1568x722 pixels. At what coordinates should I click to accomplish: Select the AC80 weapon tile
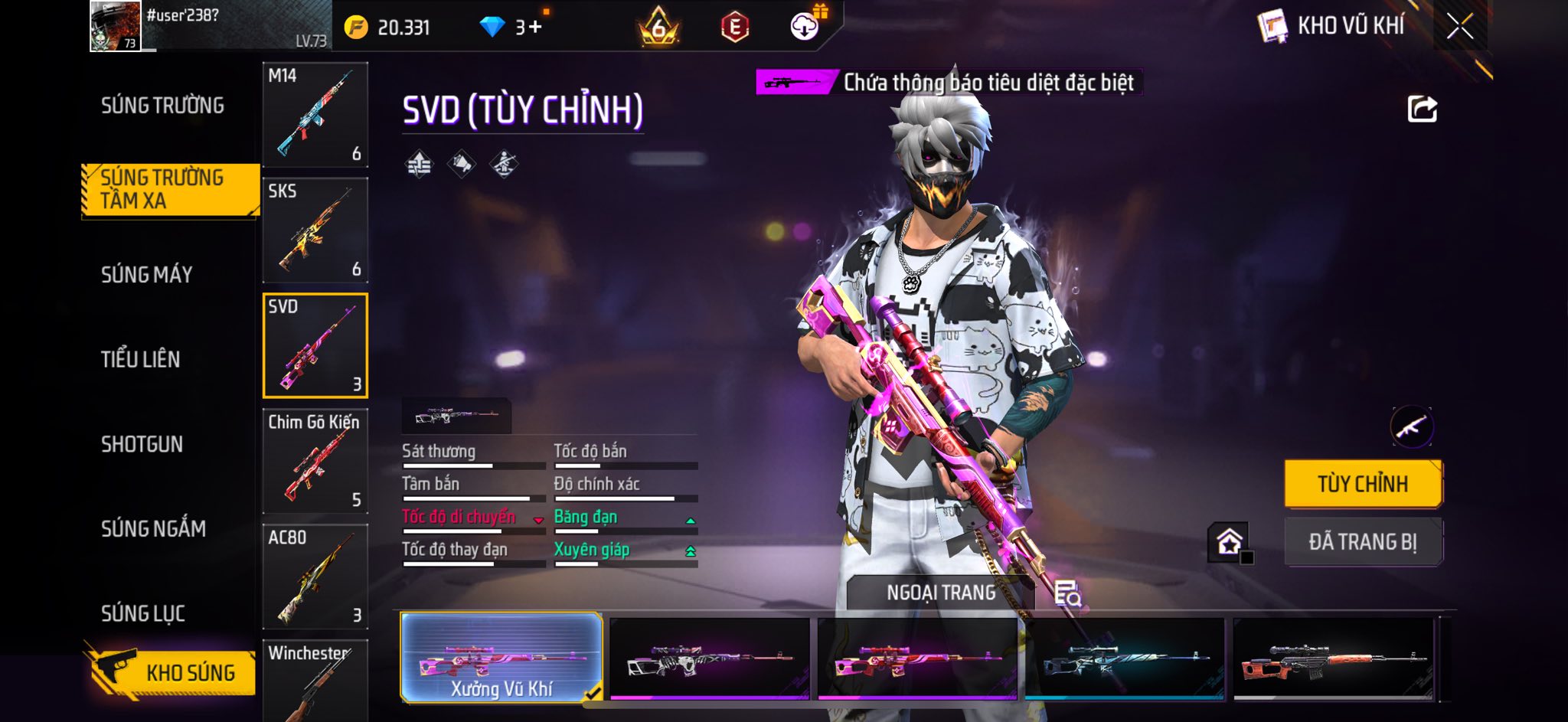point(315,577)
